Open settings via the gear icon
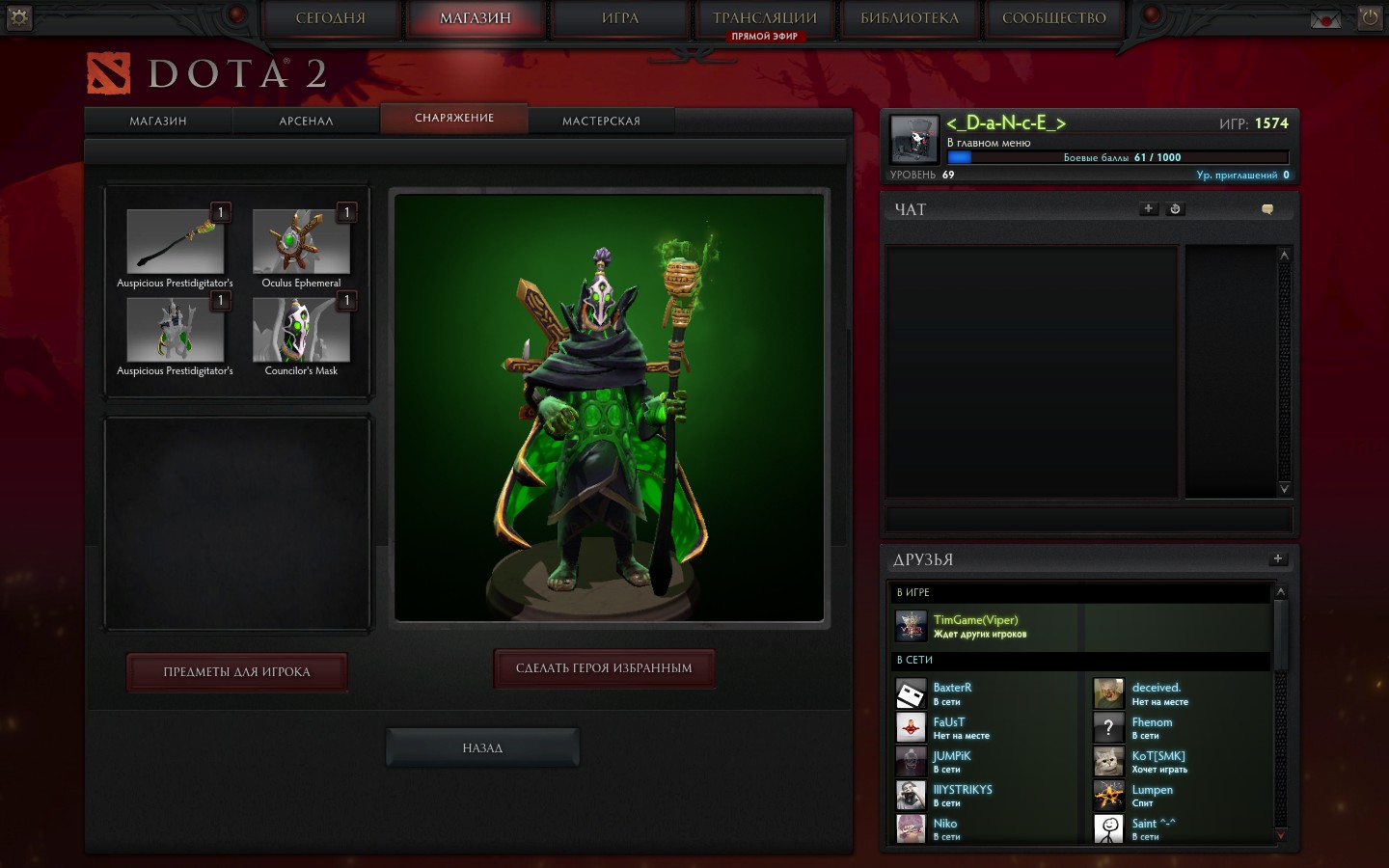1389x868 pixels. point(18,17)
